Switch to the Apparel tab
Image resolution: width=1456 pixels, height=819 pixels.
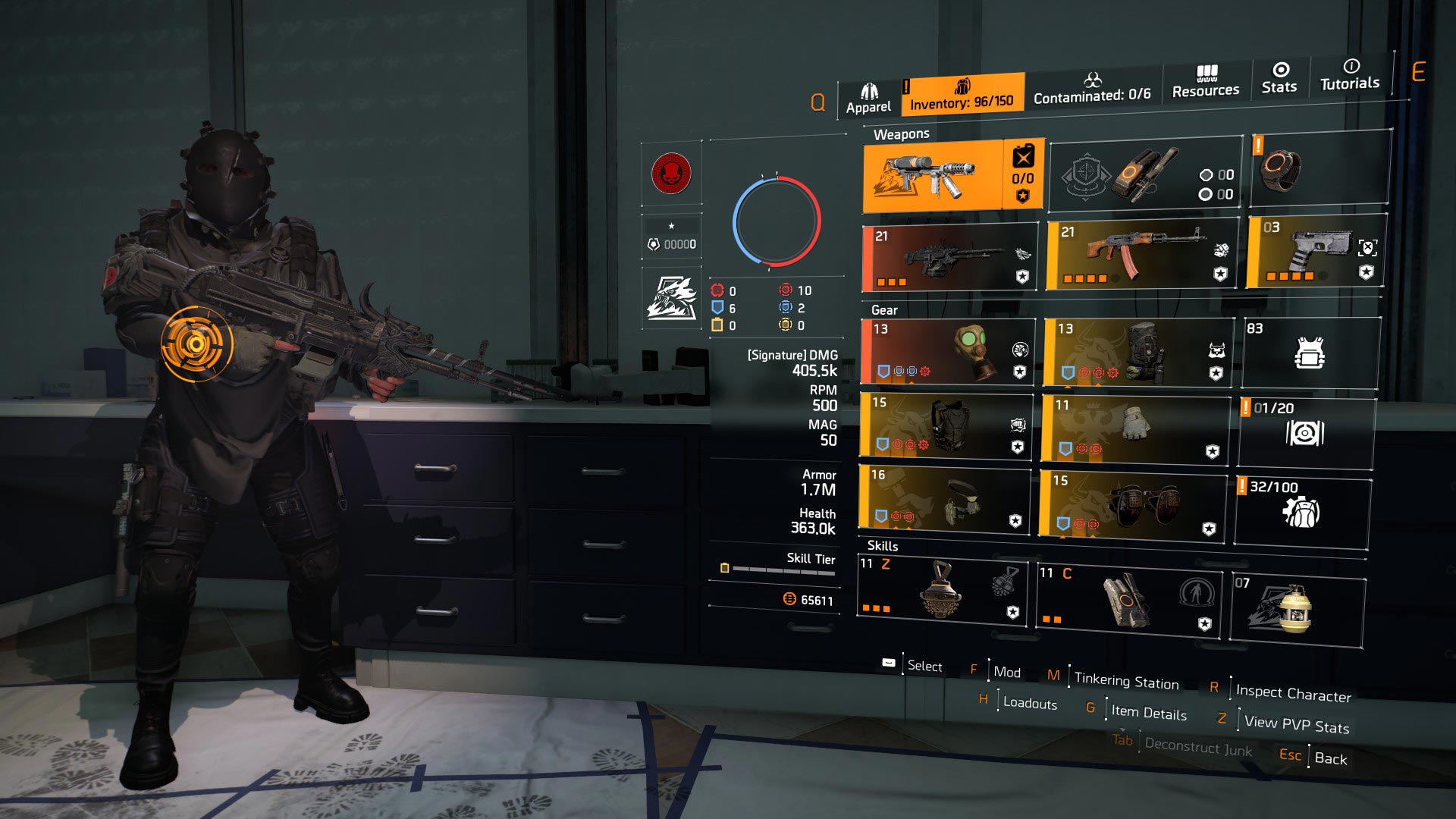coord(869,91)
